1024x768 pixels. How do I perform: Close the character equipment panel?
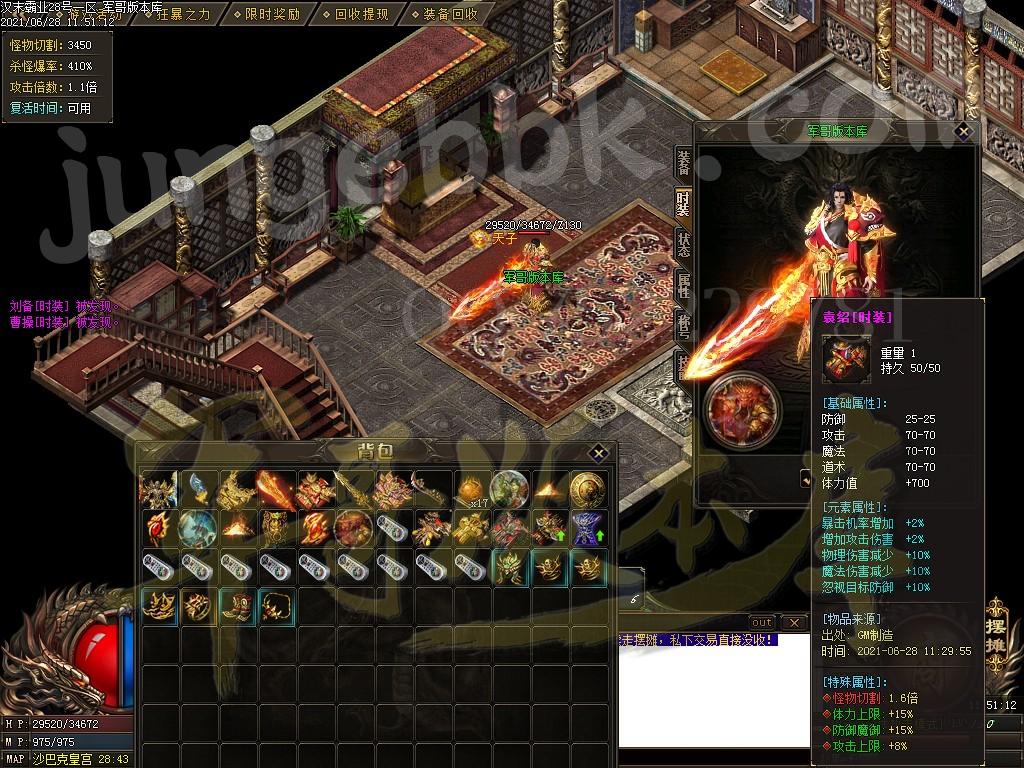963,131
